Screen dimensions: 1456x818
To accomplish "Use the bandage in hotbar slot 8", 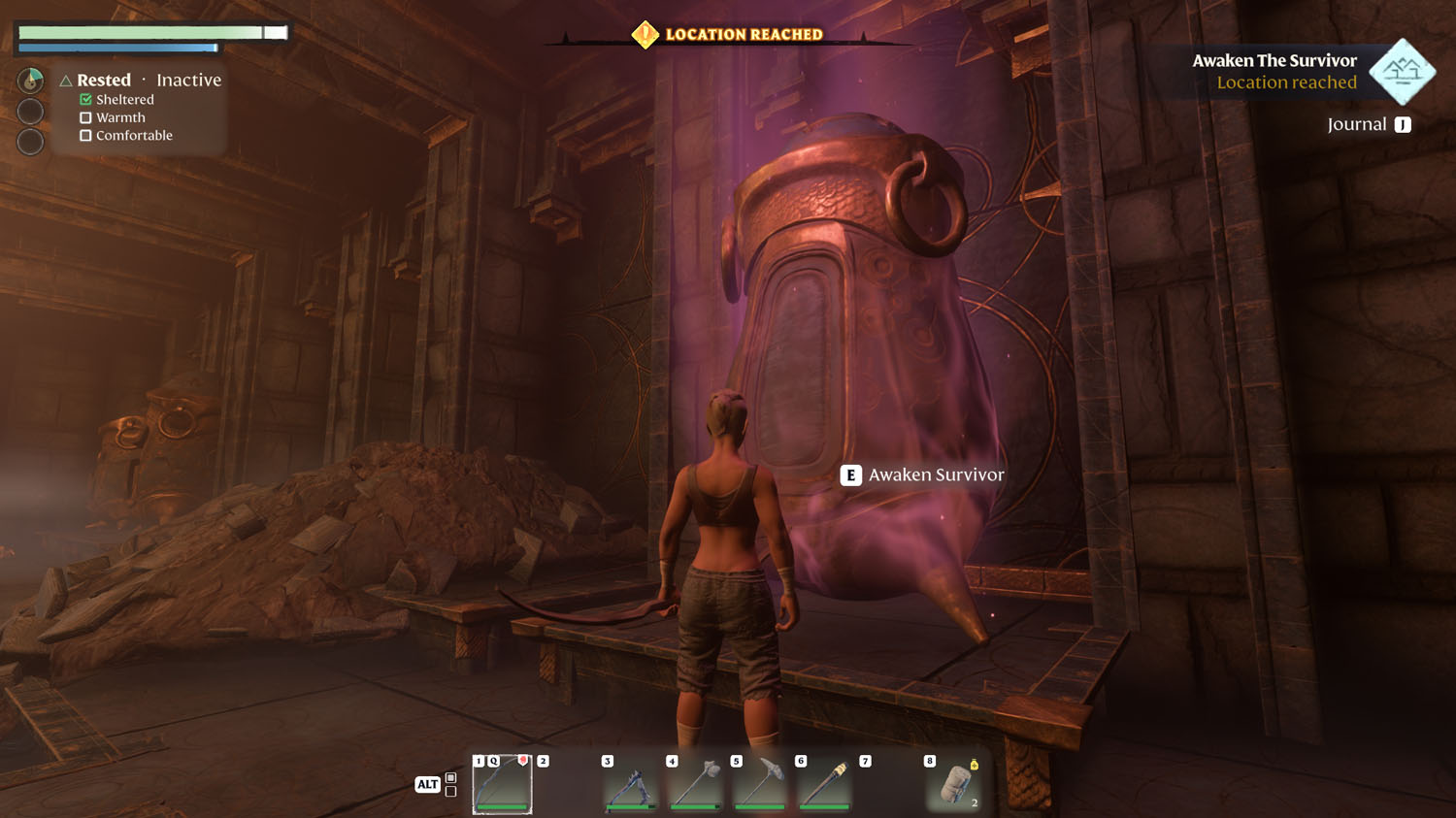I will [955, 784].
